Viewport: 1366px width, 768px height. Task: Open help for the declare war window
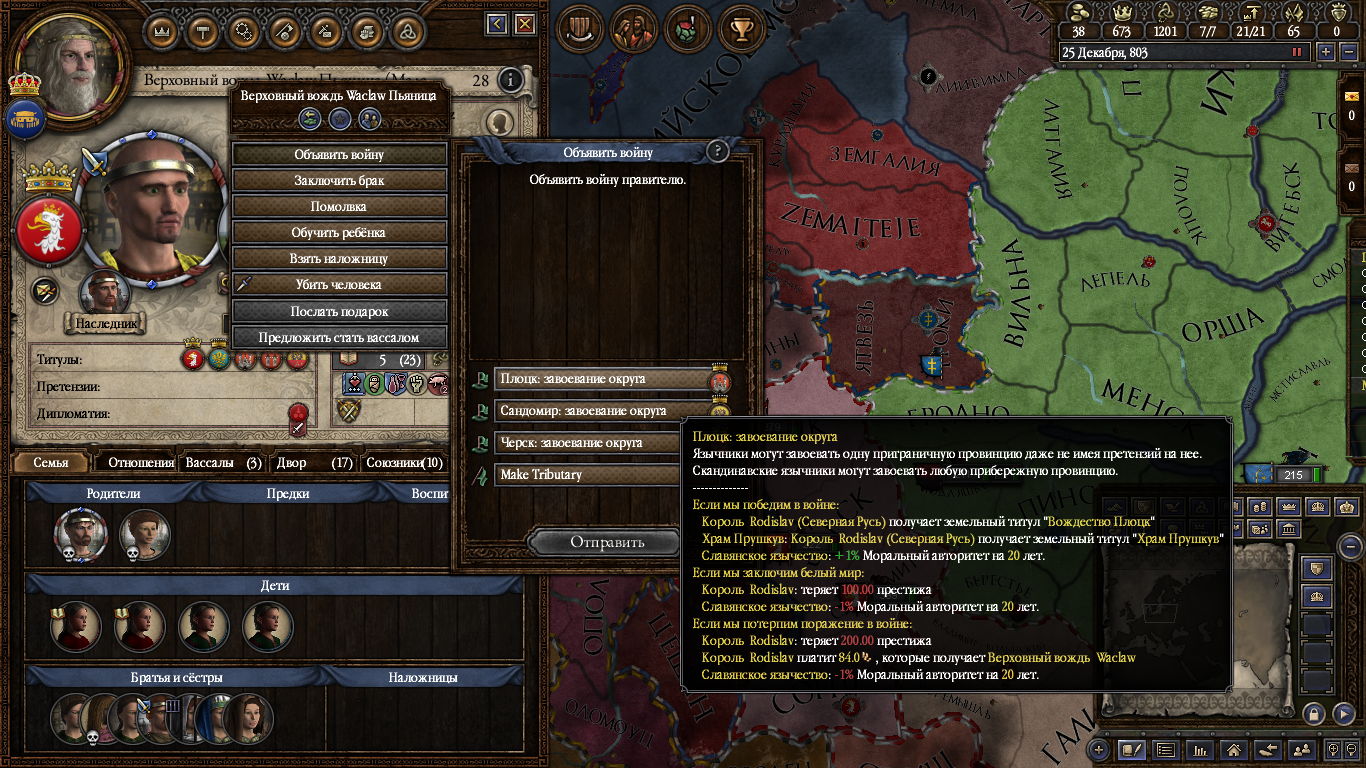(x=717, y=152)
